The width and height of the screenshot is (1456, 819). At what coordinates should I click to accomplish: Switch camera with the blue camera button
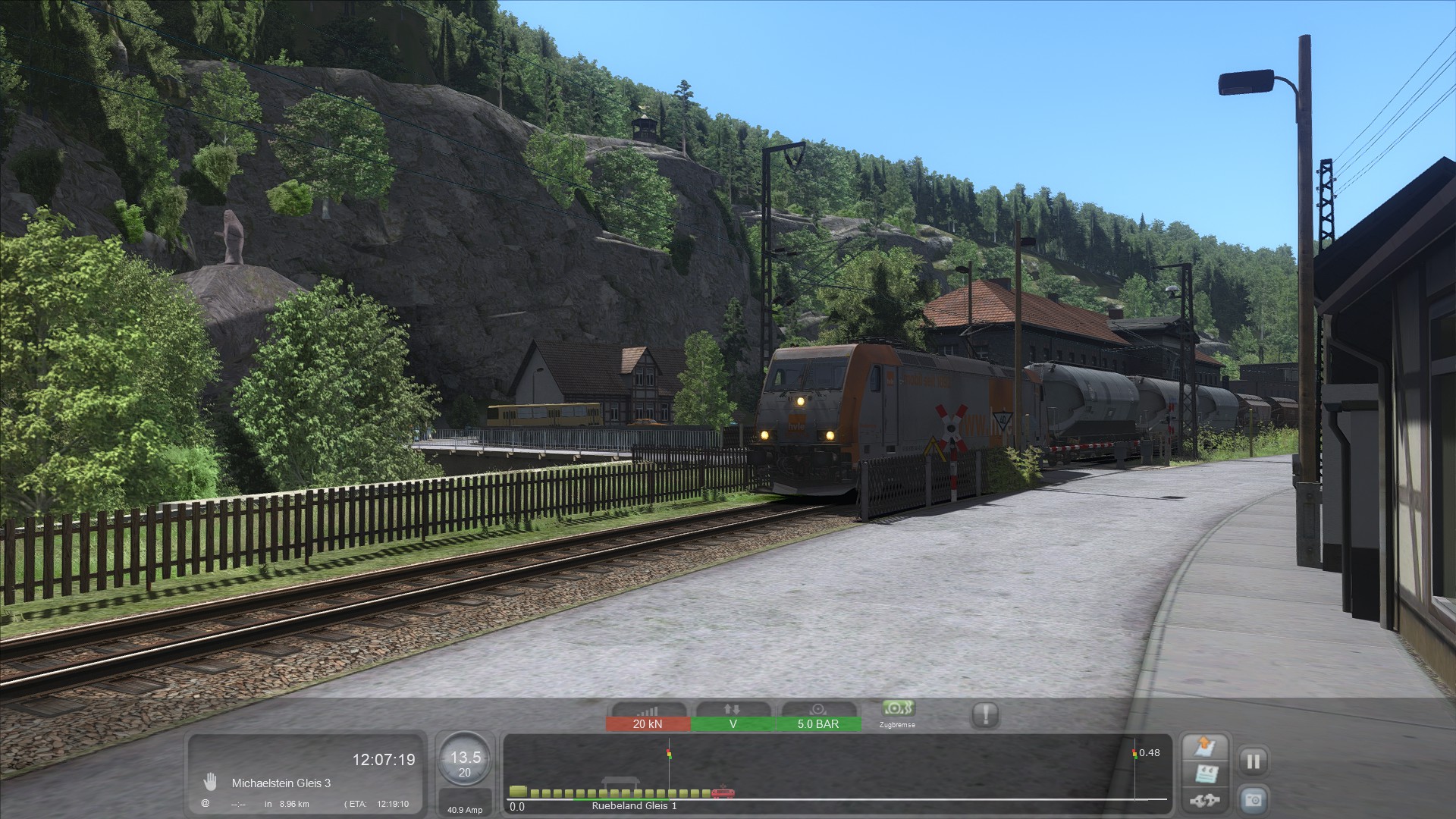[x=1253, y=799]
